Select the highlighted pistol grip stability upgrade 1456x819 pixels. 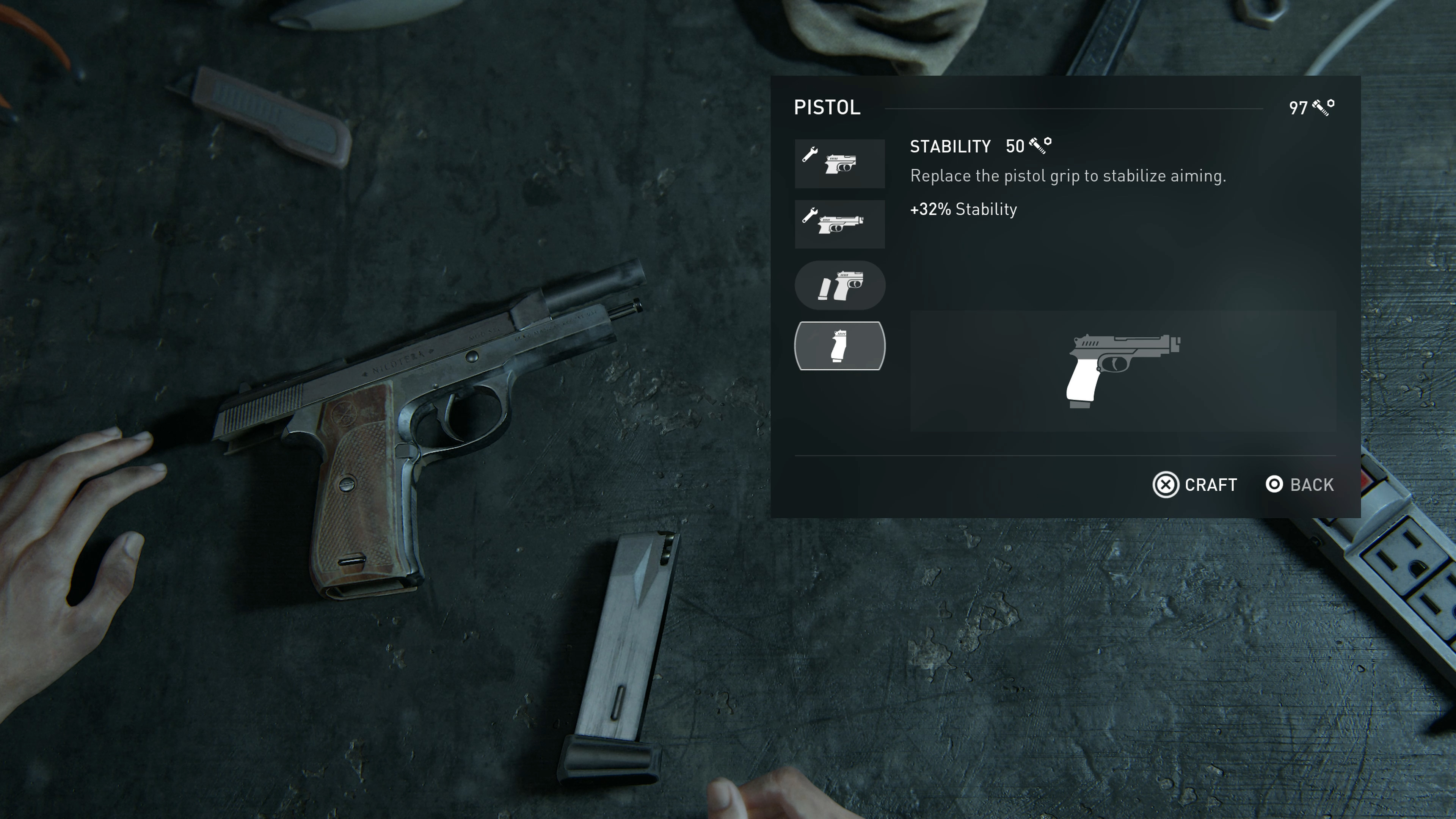(839, 346)
